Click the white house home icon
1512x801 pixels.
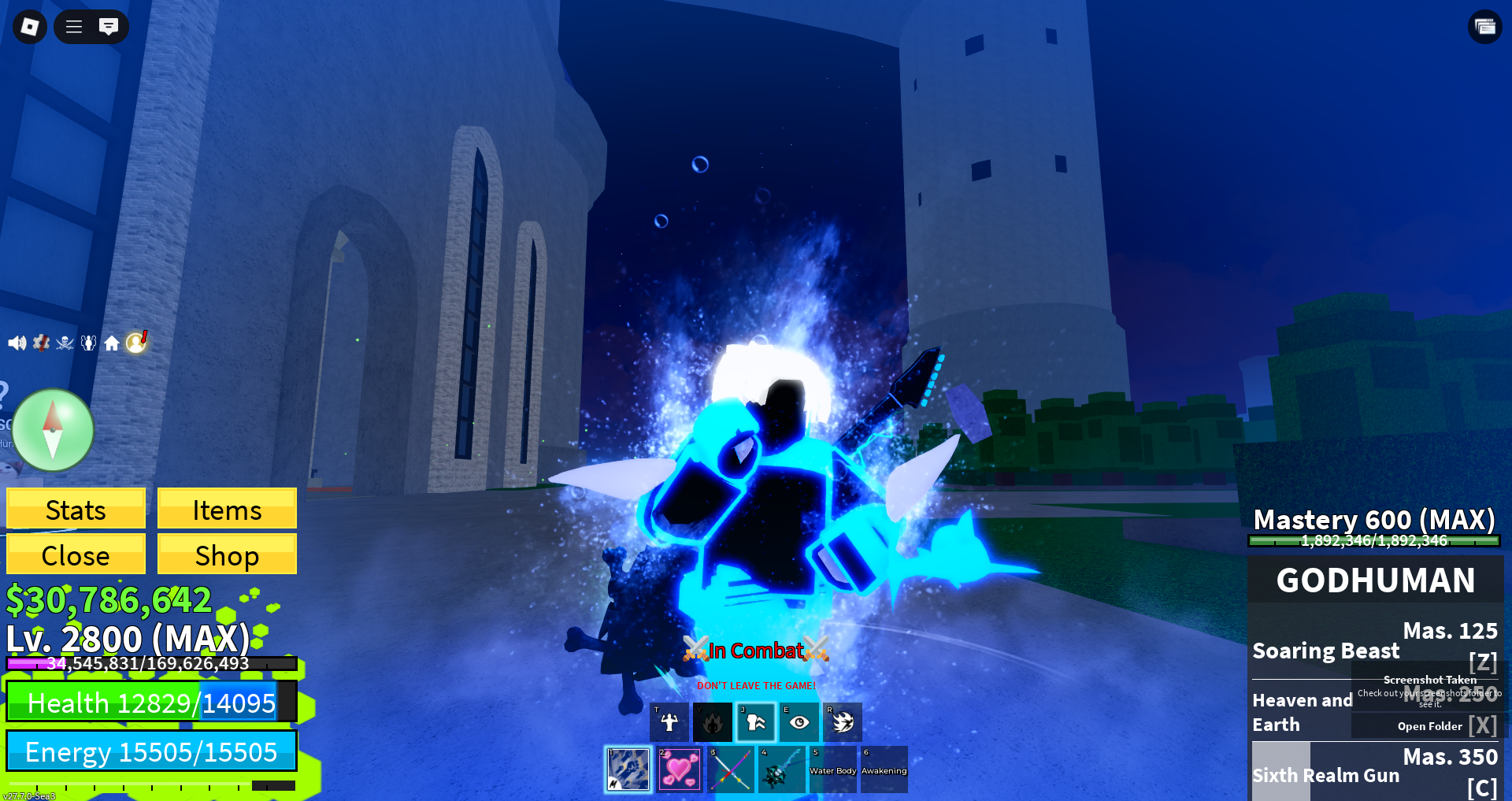(112, 343)
